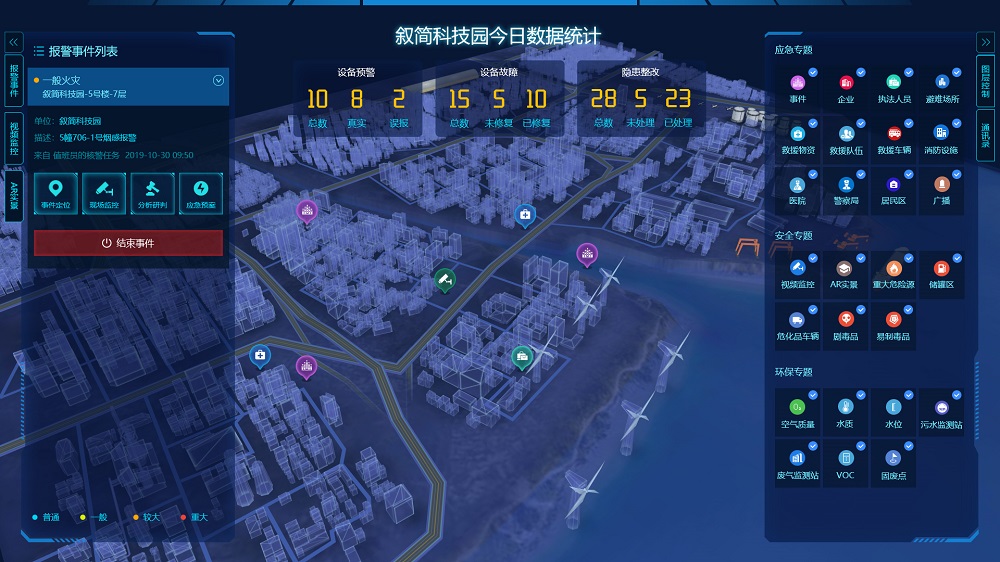
Task: Toggle the 医院 hospital layer
Action: click(x=797, y=187)
